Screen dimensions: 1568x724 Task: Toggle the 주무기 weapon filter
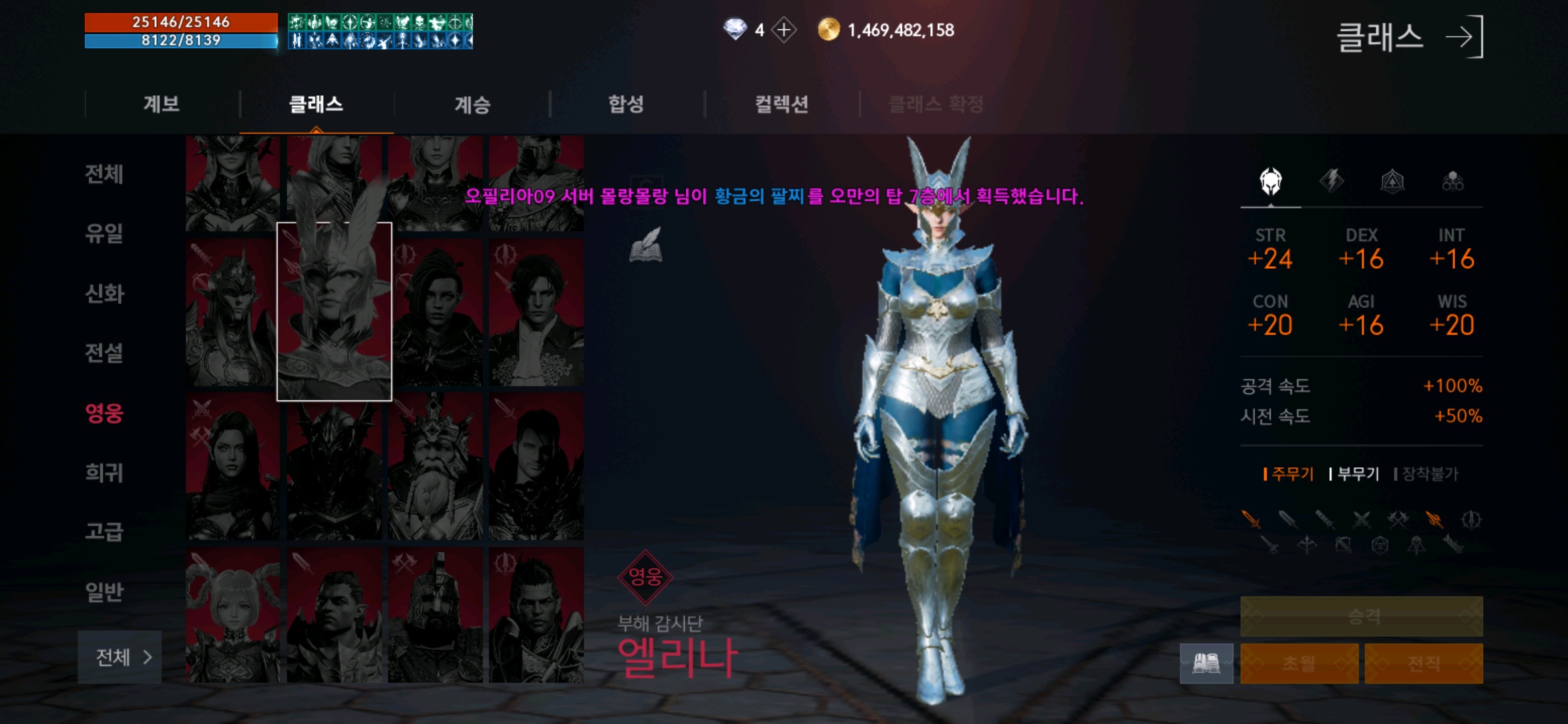[x=1289, y=473]
